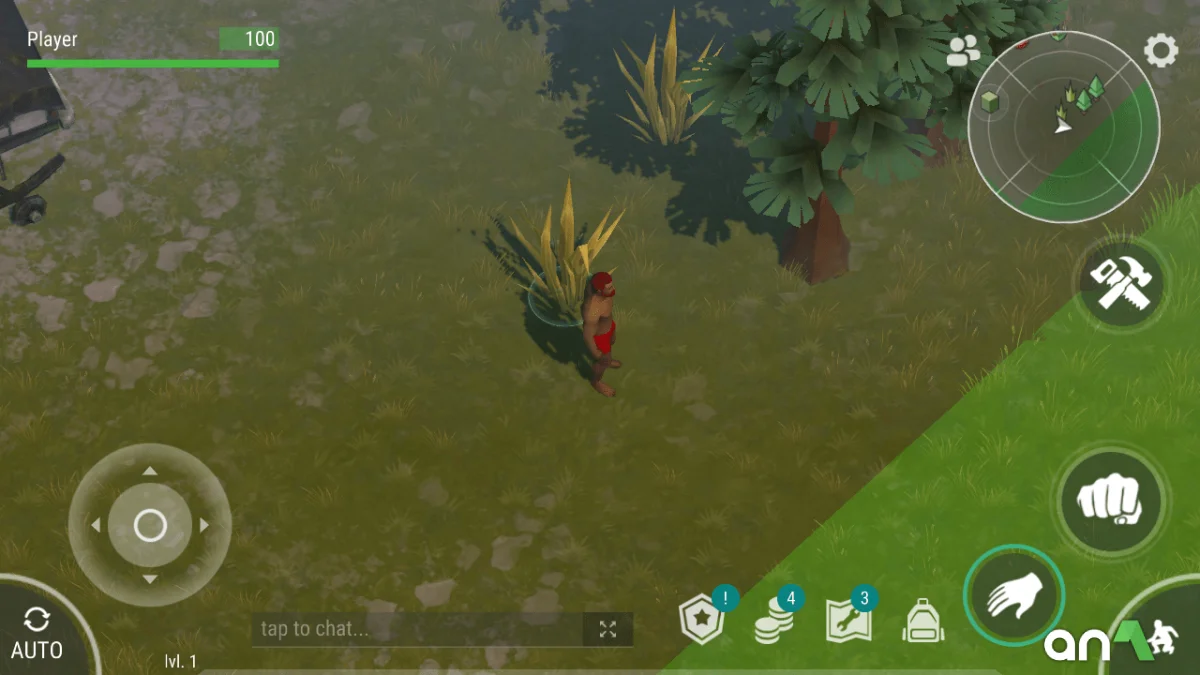Click the tap to chat field

tap(415, 629)
